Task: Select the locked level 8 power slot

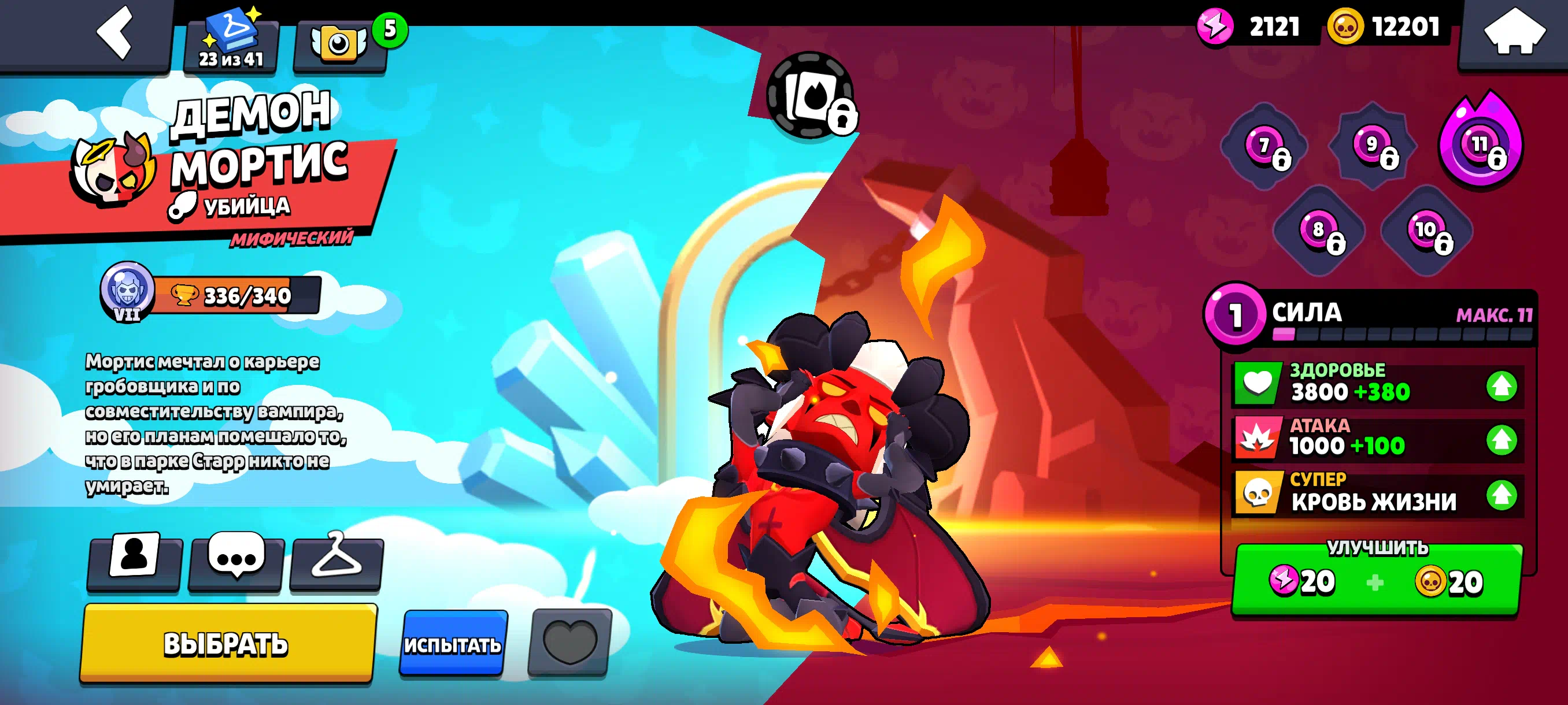Action: coord(1319,231)
